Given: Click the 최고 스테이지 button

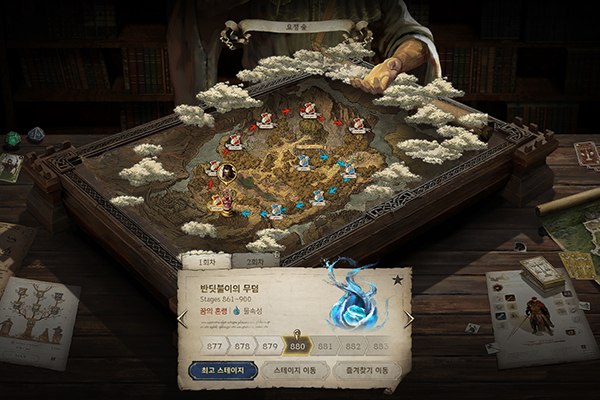Looking at the screenshot, I should click(x=223, y=371).
